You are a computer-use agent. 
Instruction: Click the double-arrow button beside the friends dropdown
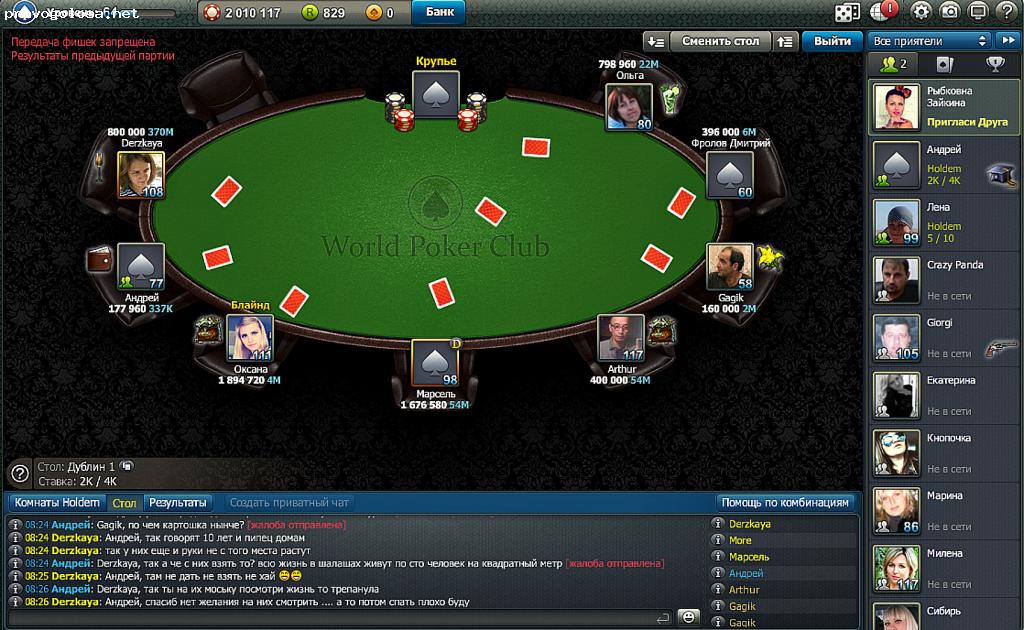[x=1006, y=41]
